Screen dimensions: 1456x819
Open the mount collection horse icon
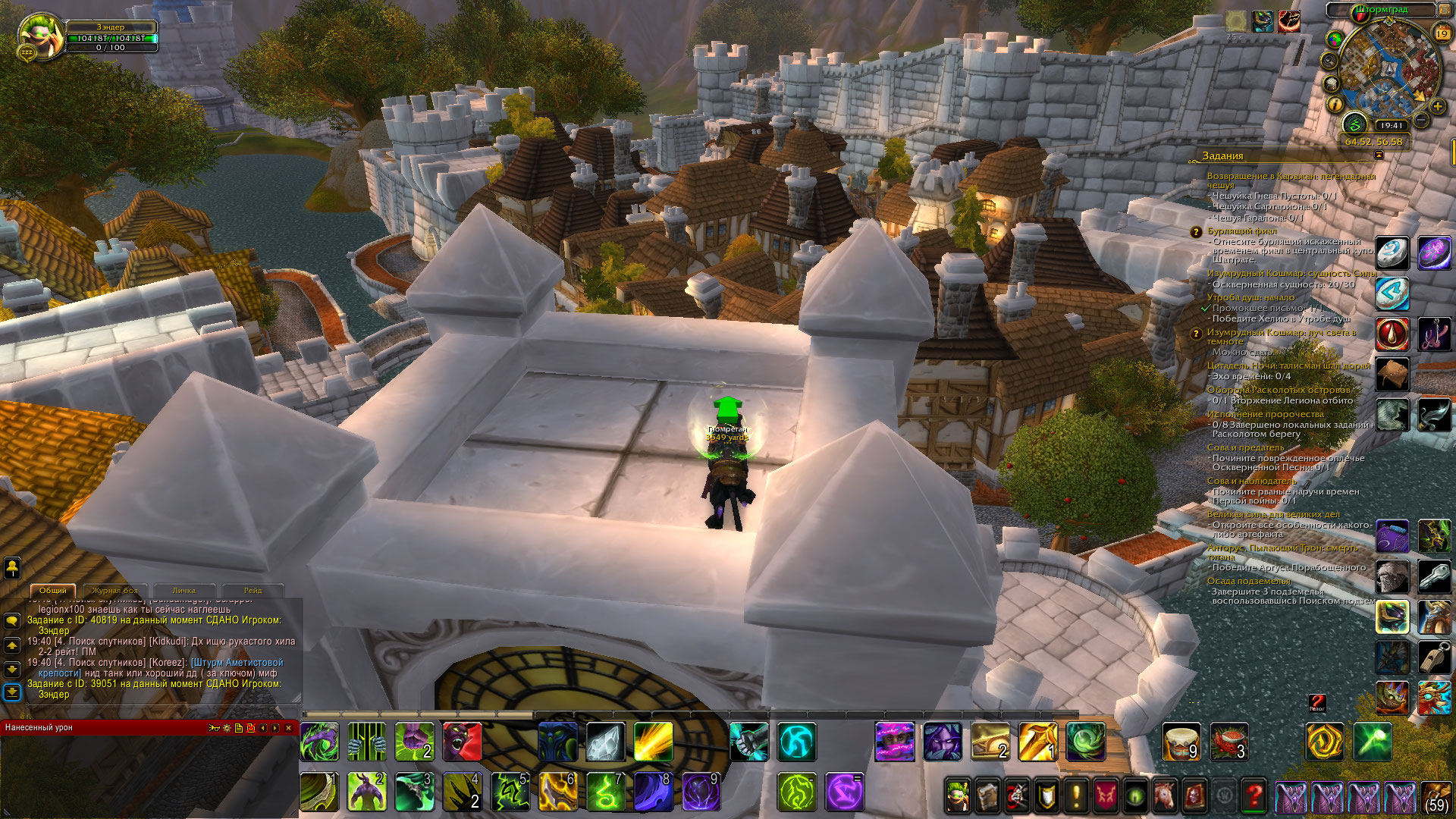click(x=1165, y=796)
